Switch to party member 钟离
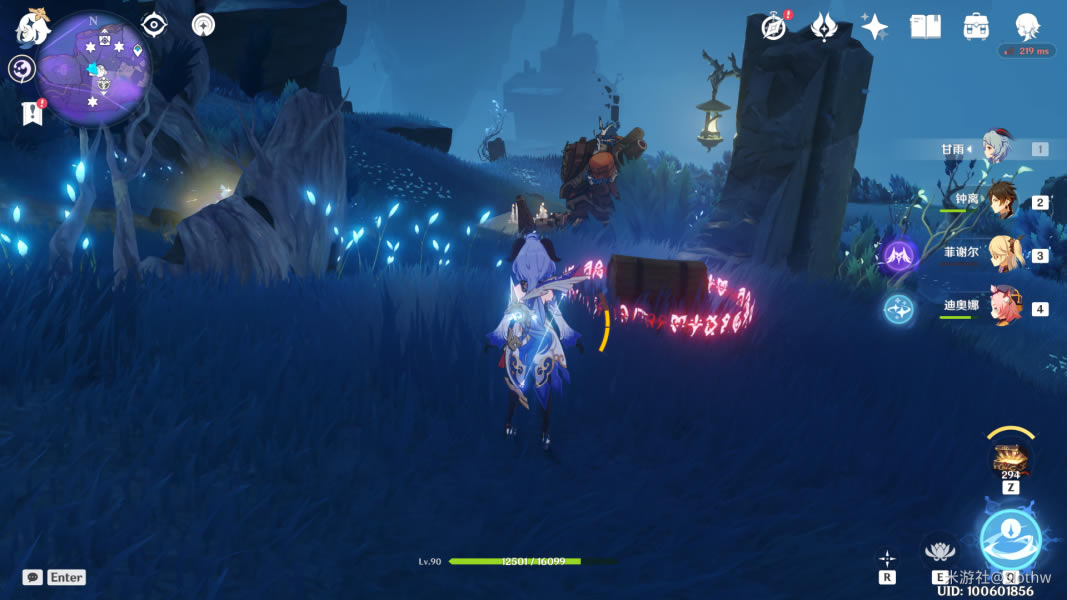The image size is (1067, 600). [x=1002, y=202]
